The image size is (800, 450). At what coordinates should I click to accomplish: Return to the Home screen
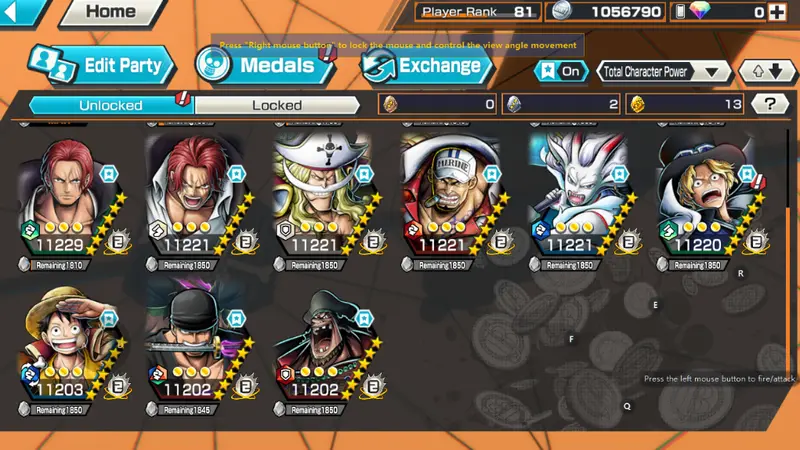[x=110, y=13]
